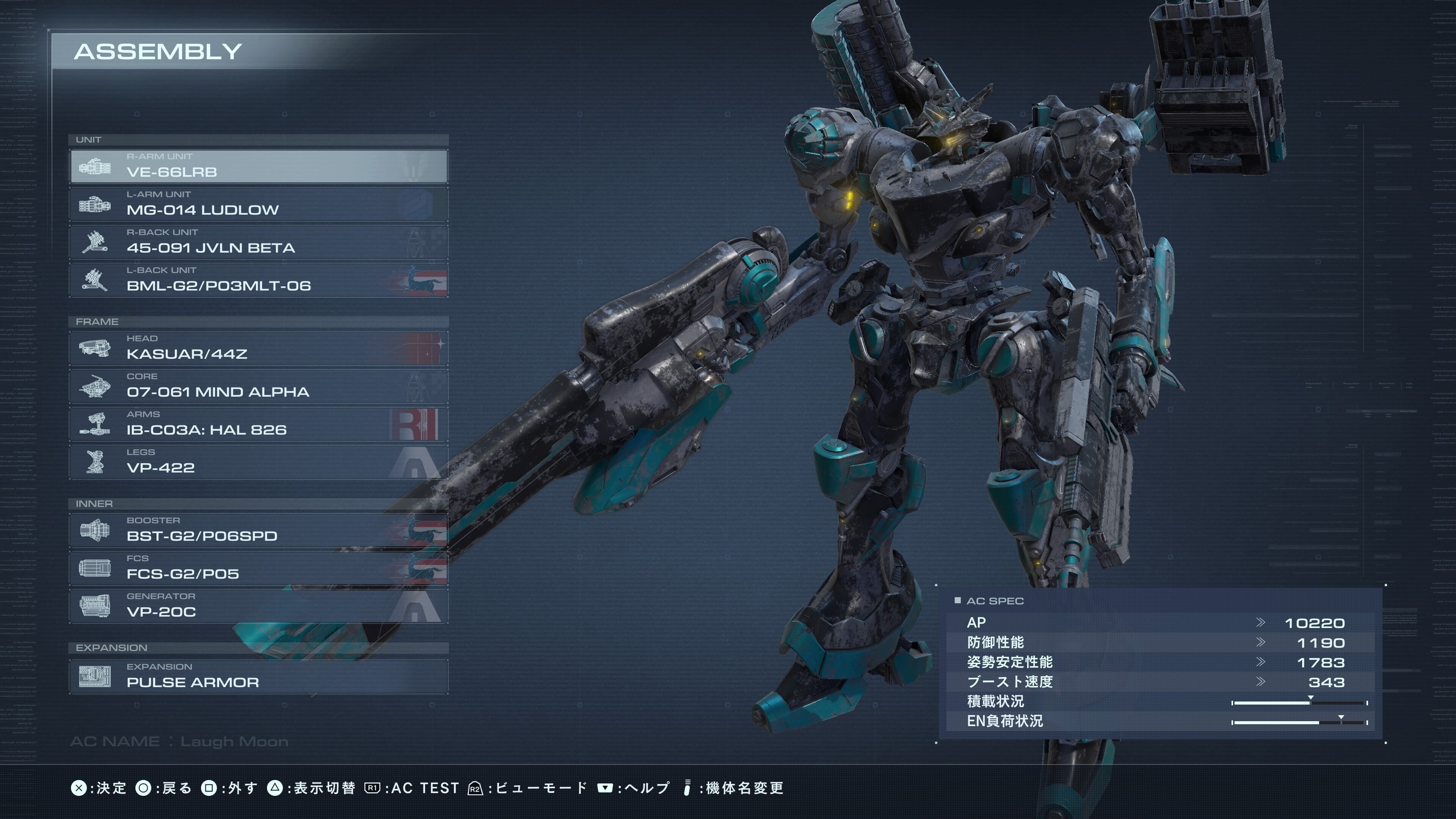
Task: Click AC NAME Laugh Moon to rename
Action: click(180, 741)
